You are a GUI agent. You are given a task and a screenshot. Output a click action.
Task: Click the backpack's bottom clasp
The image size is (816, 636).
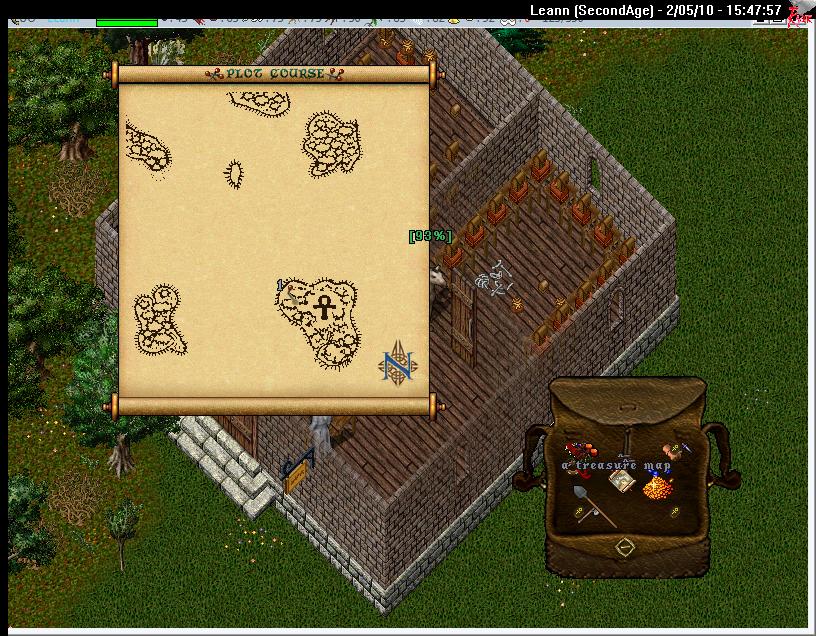[625, 547]
